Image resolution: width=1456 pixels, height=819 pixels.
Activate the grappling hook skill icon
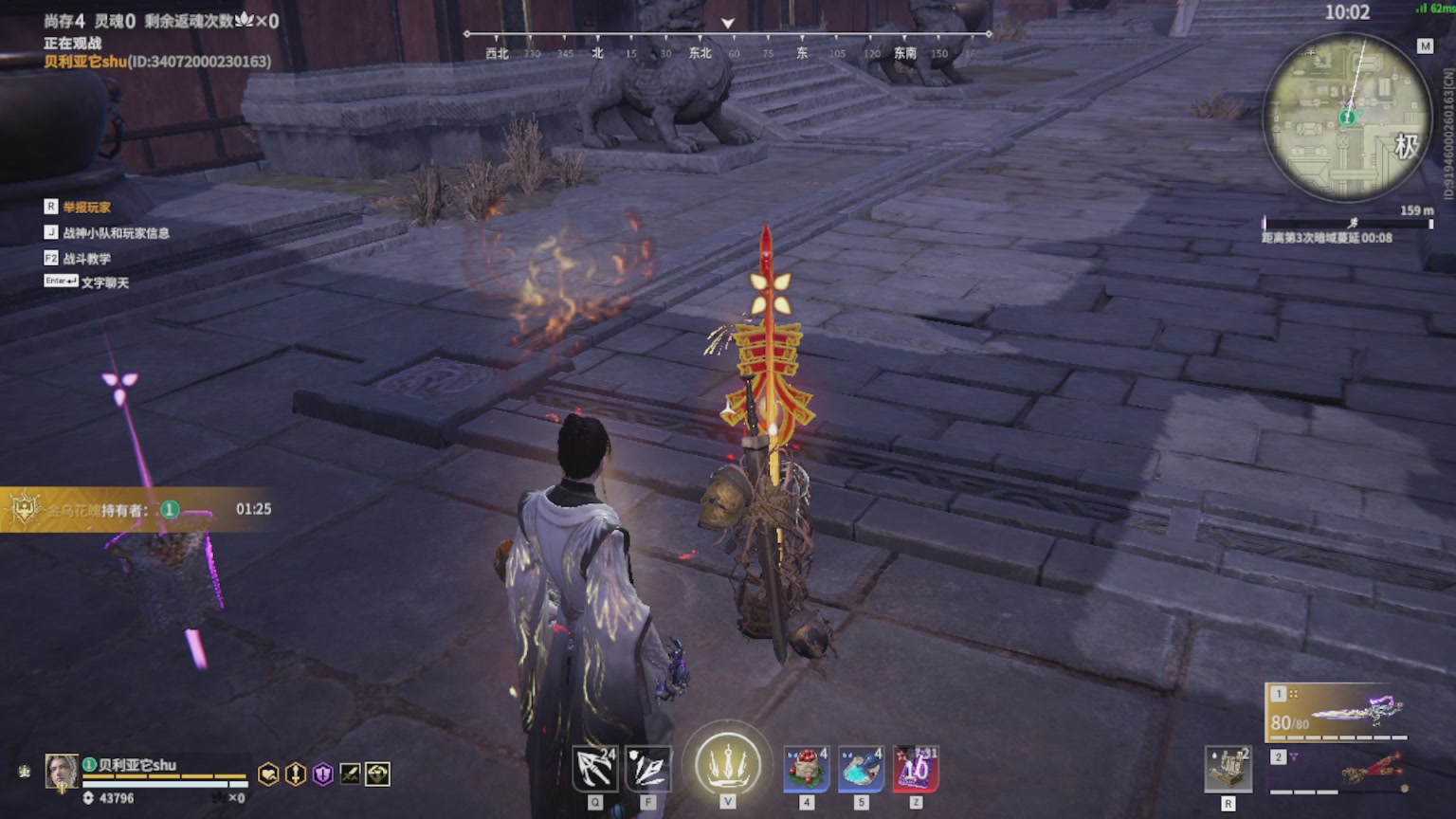(x=595, y=769)
